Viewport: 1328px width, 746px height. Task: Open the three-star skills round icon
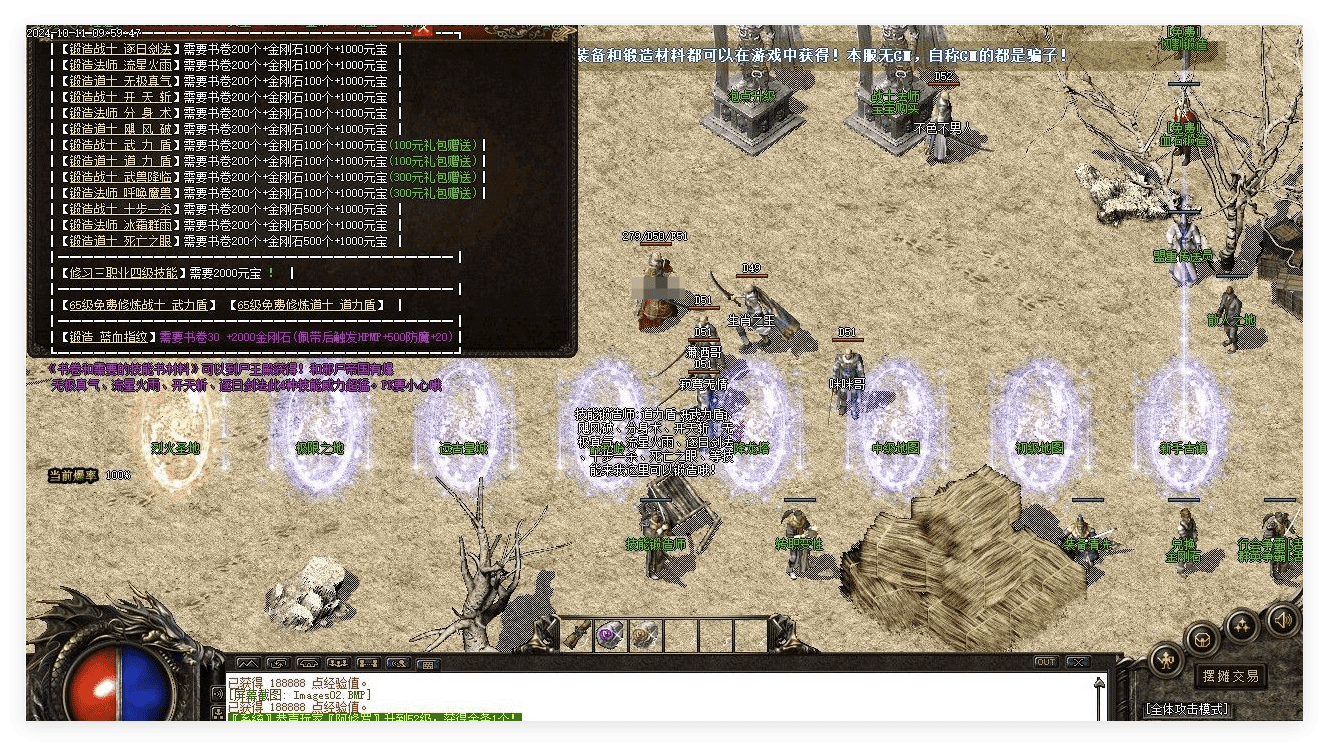(x=1242, y=626)
